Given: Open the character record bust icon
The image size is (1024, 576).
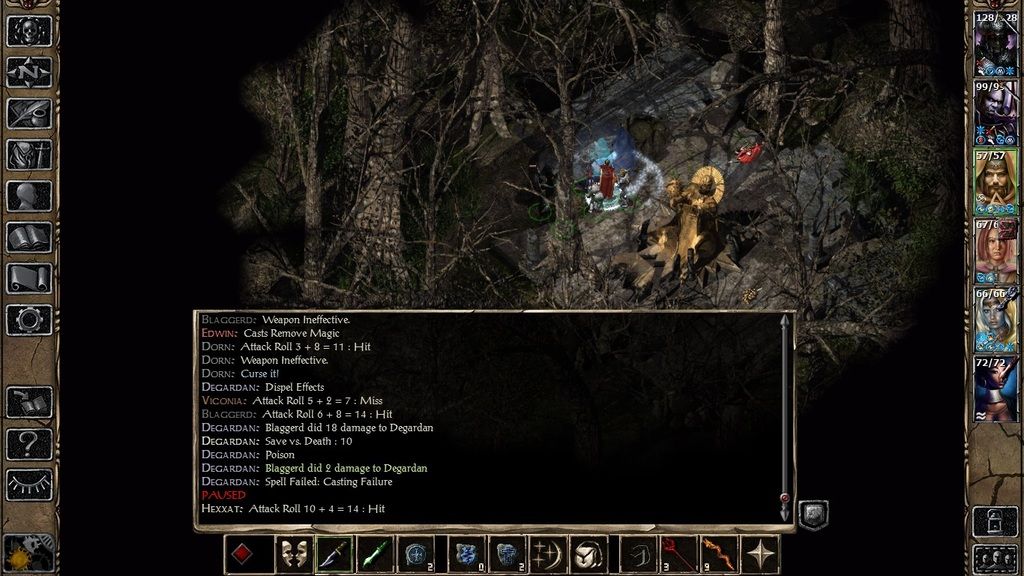Looking at the screenshot, I should point(28,195).
